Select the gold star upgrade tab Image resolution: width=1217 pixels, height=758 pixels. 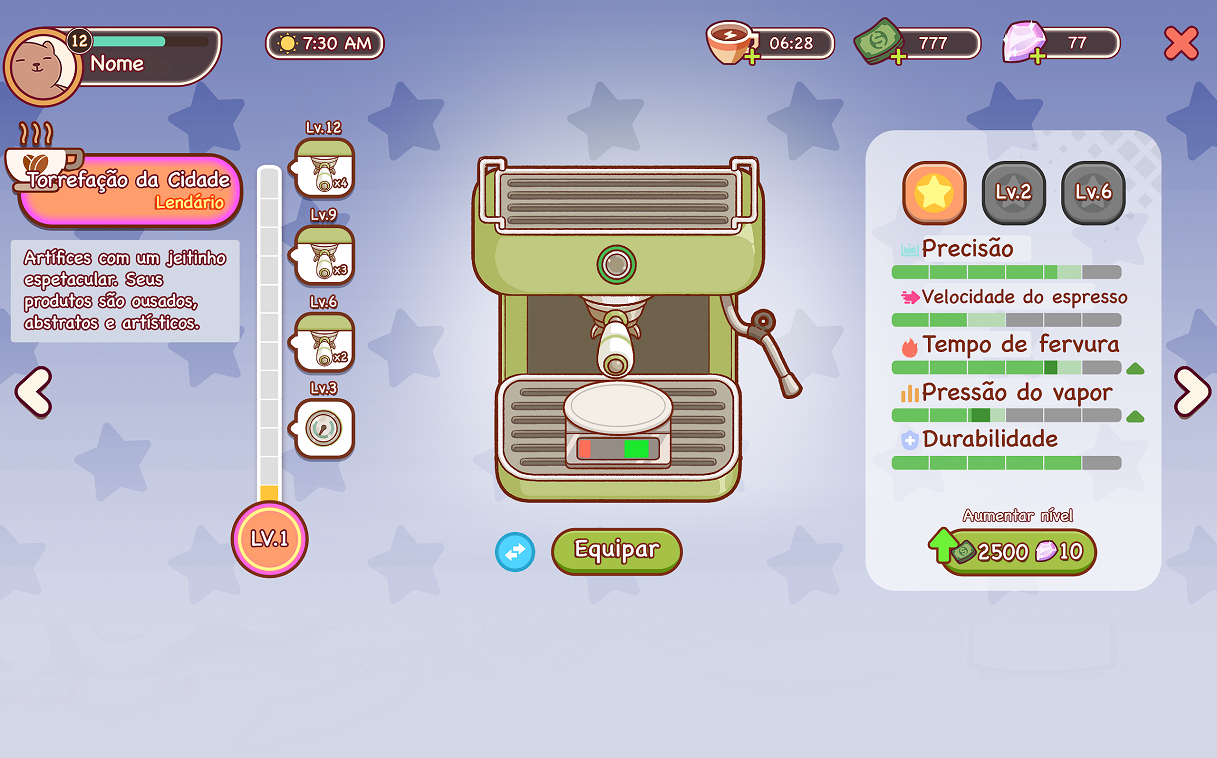click(934, 193)
